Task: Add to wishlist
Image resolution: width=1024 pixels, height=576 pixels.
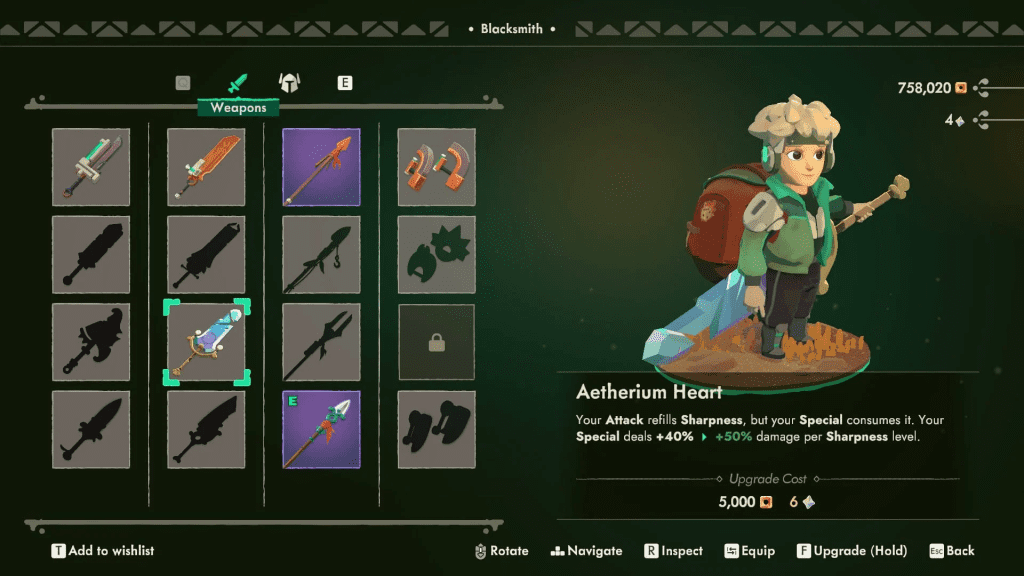Action: [x=103, y=551]
